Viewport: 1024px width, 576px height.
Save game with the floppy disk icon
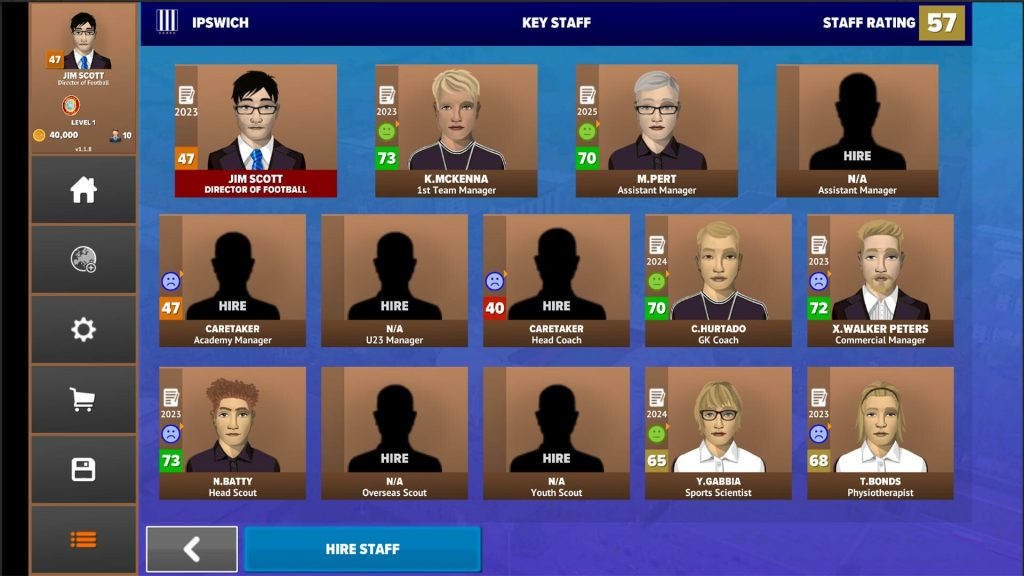click(x=83, y=470)
